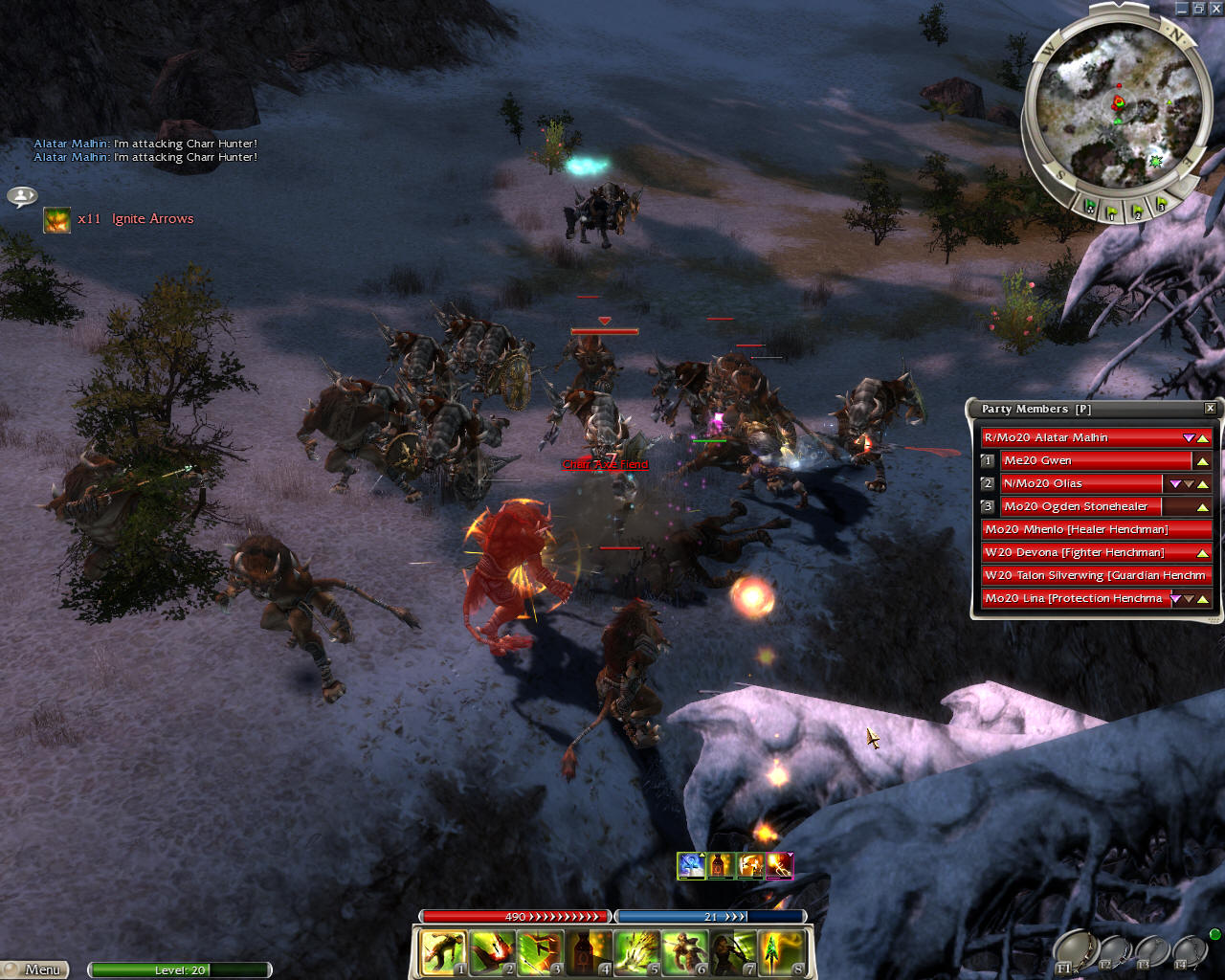The height and width of the screenshot is (980, 1225).
Task: Select F1 weapon set with bow
Action: [1075, 950]
